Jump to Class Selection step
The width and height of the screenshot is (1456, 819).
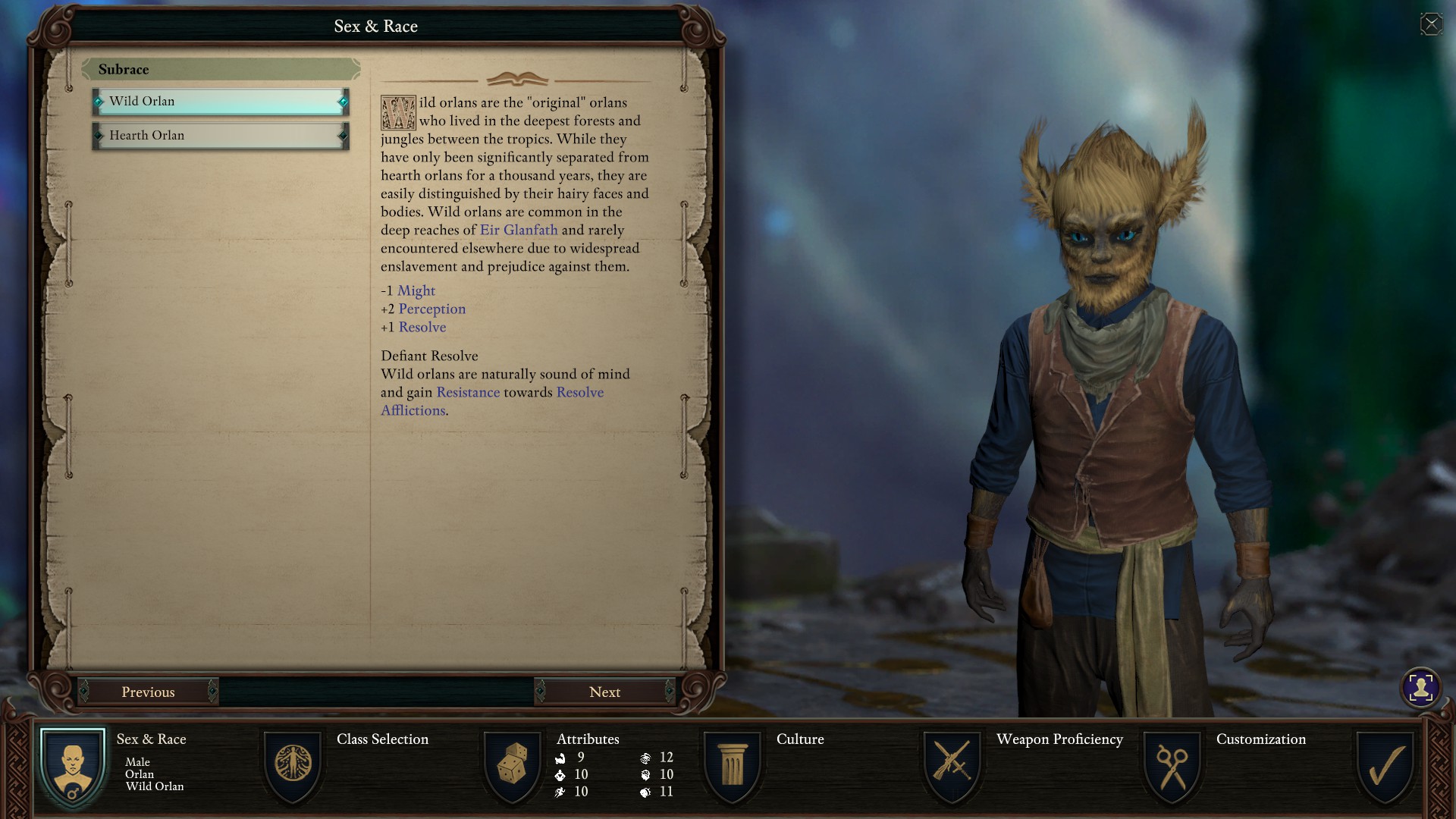point(293,766)
